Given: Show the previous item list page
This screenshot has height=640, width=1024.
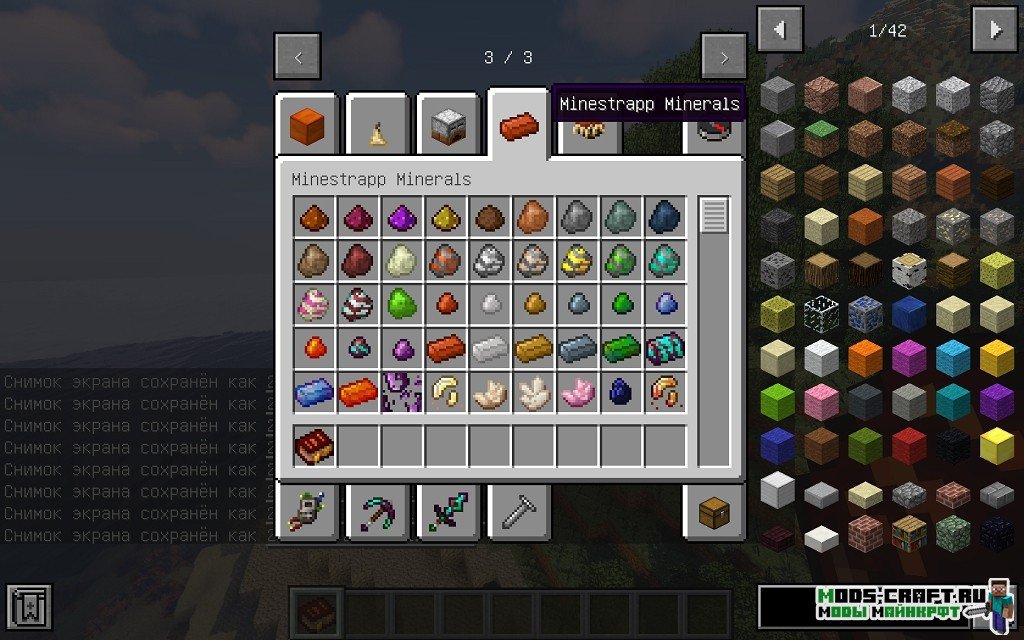Looking at the screenshot, I should tap(780, 30).
